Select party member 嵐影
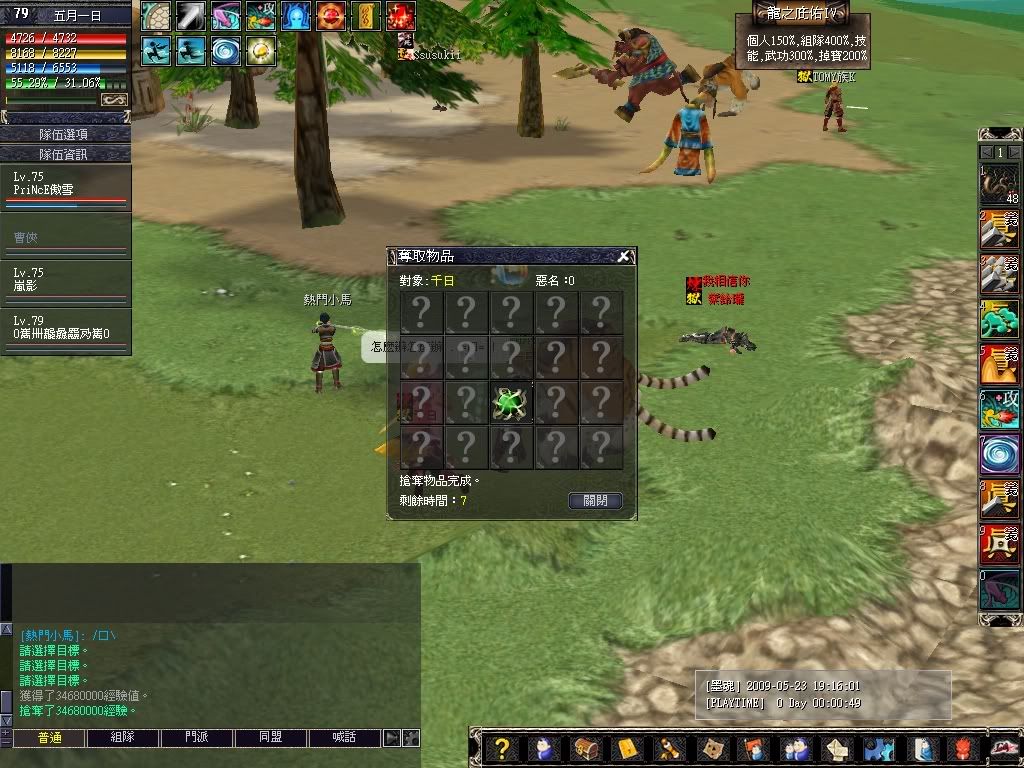This screenshot has width=1024, height=768. pyautogui.click(x=65, y=281)
